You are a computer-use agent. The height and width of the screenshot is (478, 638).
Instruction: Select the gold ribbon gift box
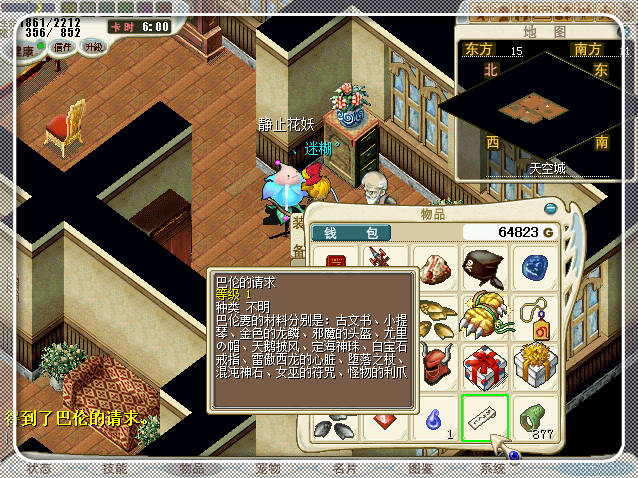pos(535,366)
